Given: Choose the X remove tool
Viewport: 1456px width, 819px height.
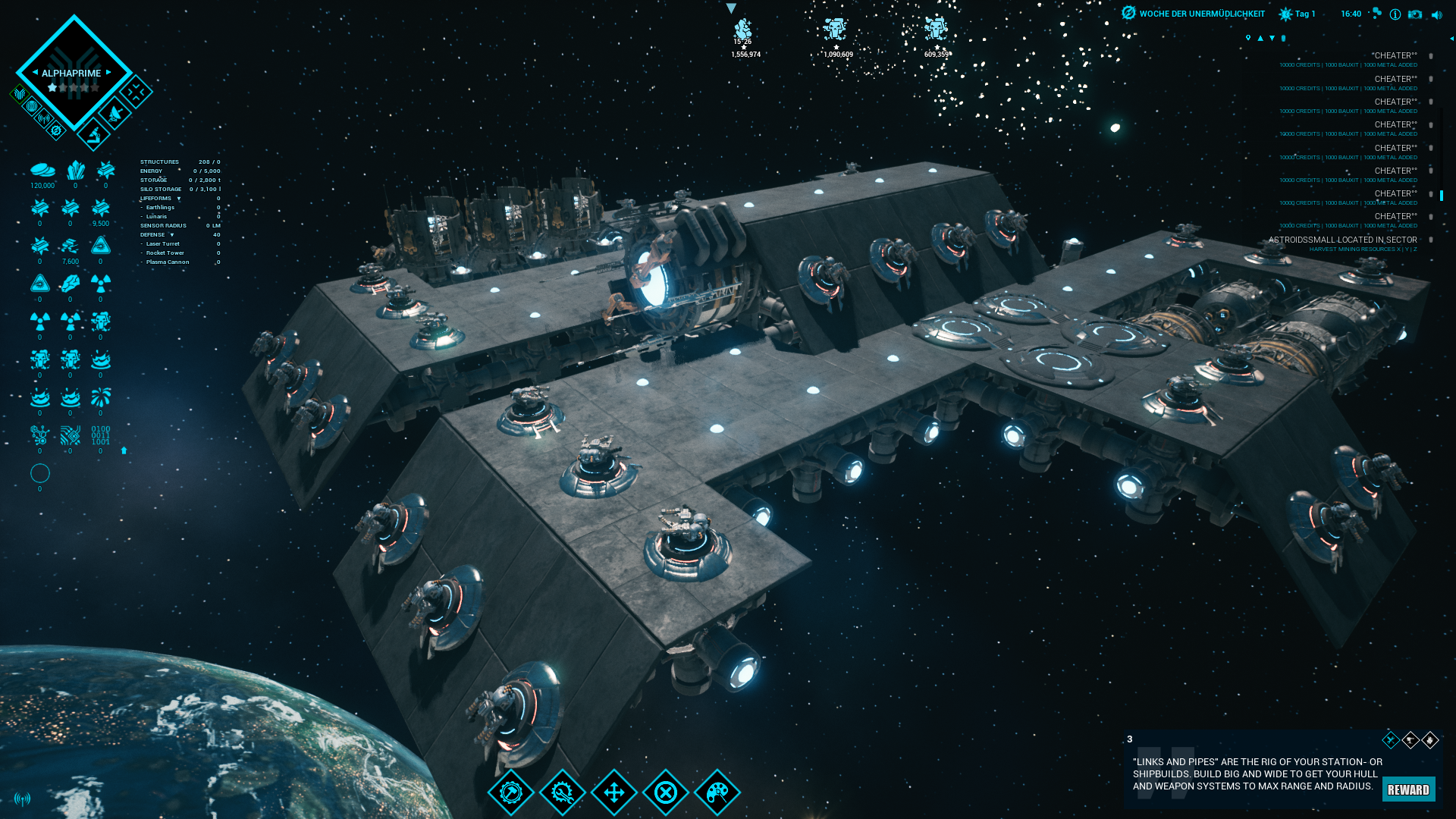Looking at the screenshot, I should click(x=666, y=792).
